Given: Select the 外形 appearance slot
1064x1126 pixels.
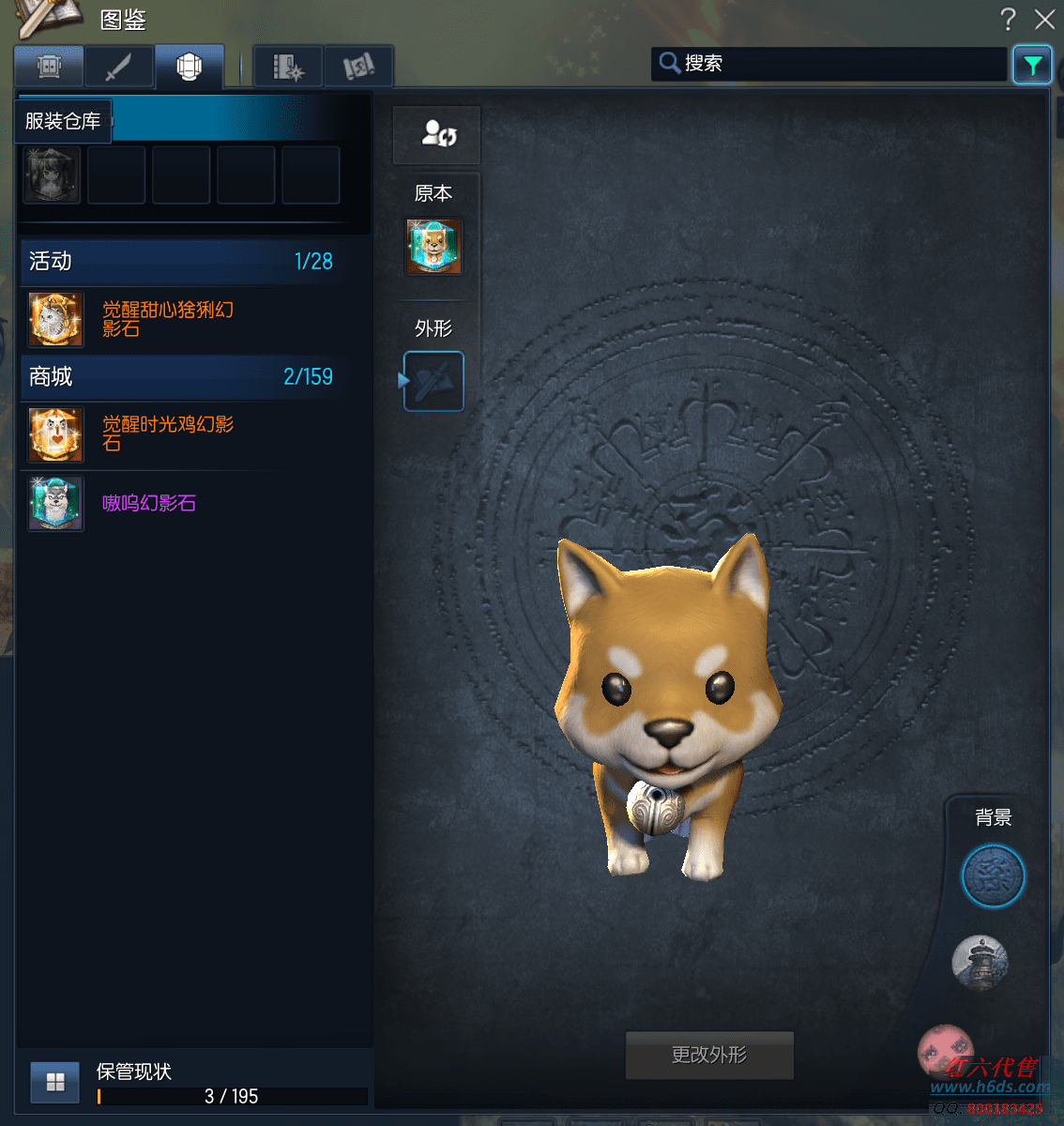Looking at the screenshot, I should click(x=433, y=381).
